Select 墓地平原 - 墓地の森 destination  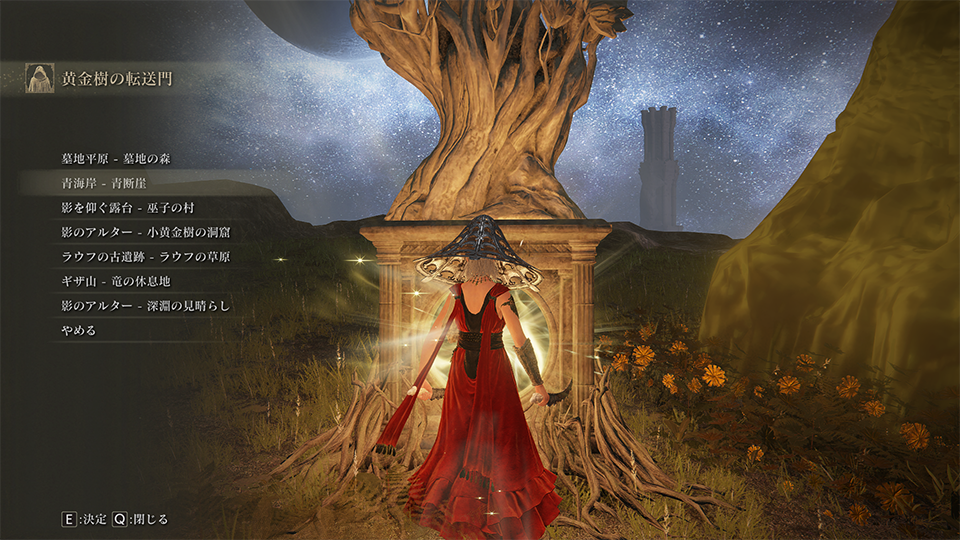[x=124, y=158]
